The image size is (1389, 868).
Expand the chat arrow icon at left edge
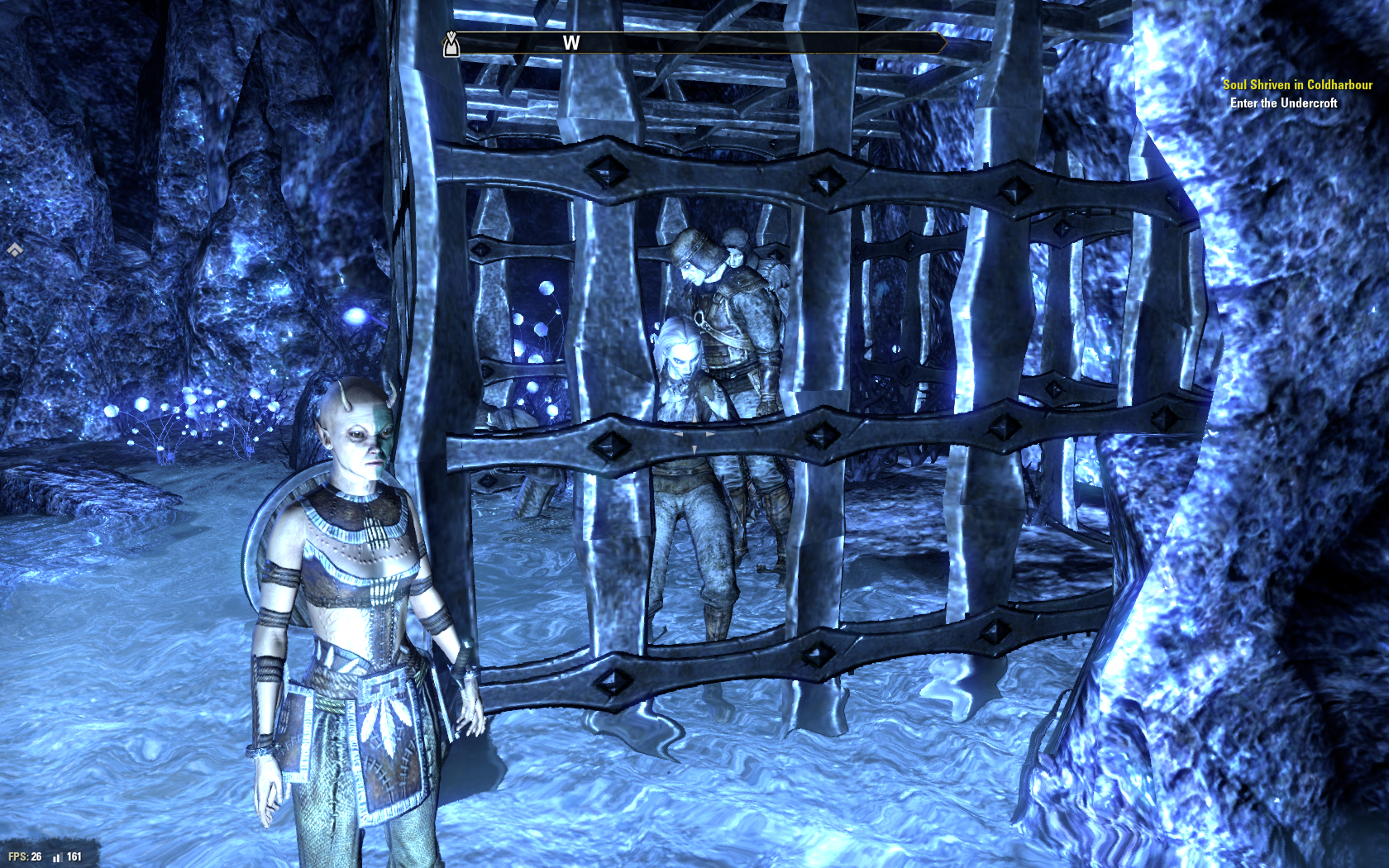tap(14, 249)
